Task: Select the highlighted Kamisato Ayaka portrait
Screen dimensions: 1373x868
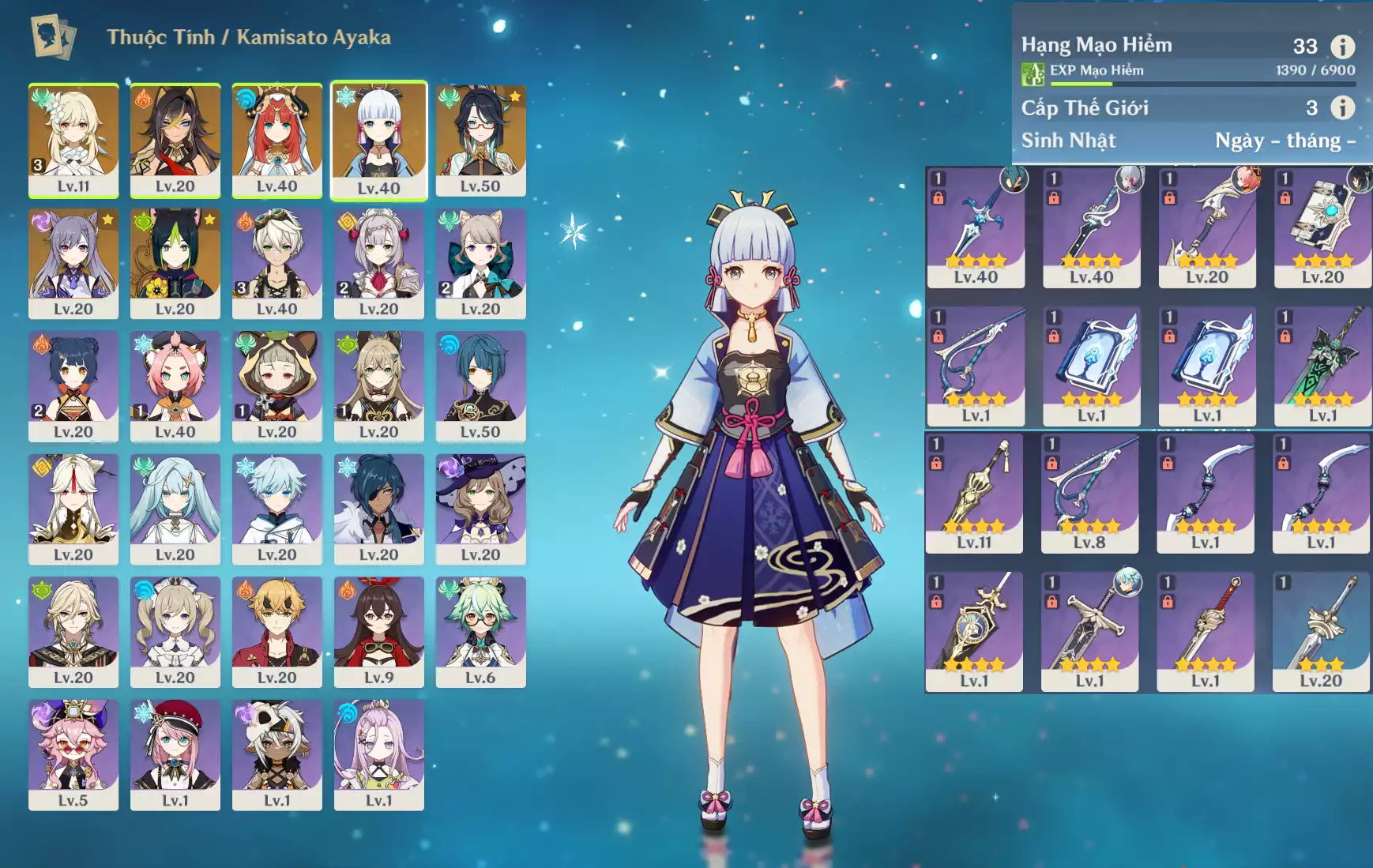Action: 378,140
